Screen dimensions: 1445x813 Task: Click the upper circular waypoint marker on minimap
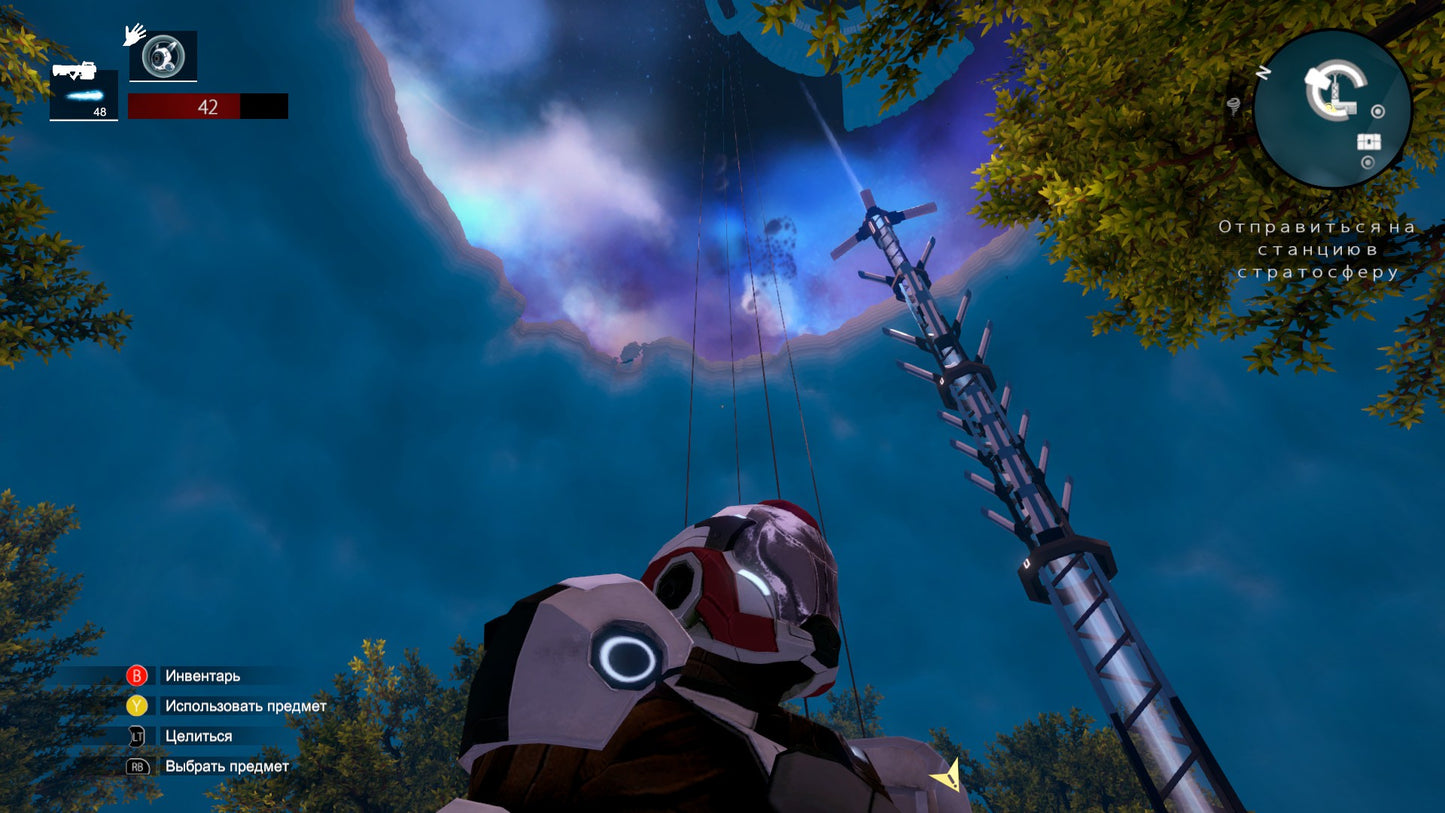pyautogui.click(x=1378, y=110)
